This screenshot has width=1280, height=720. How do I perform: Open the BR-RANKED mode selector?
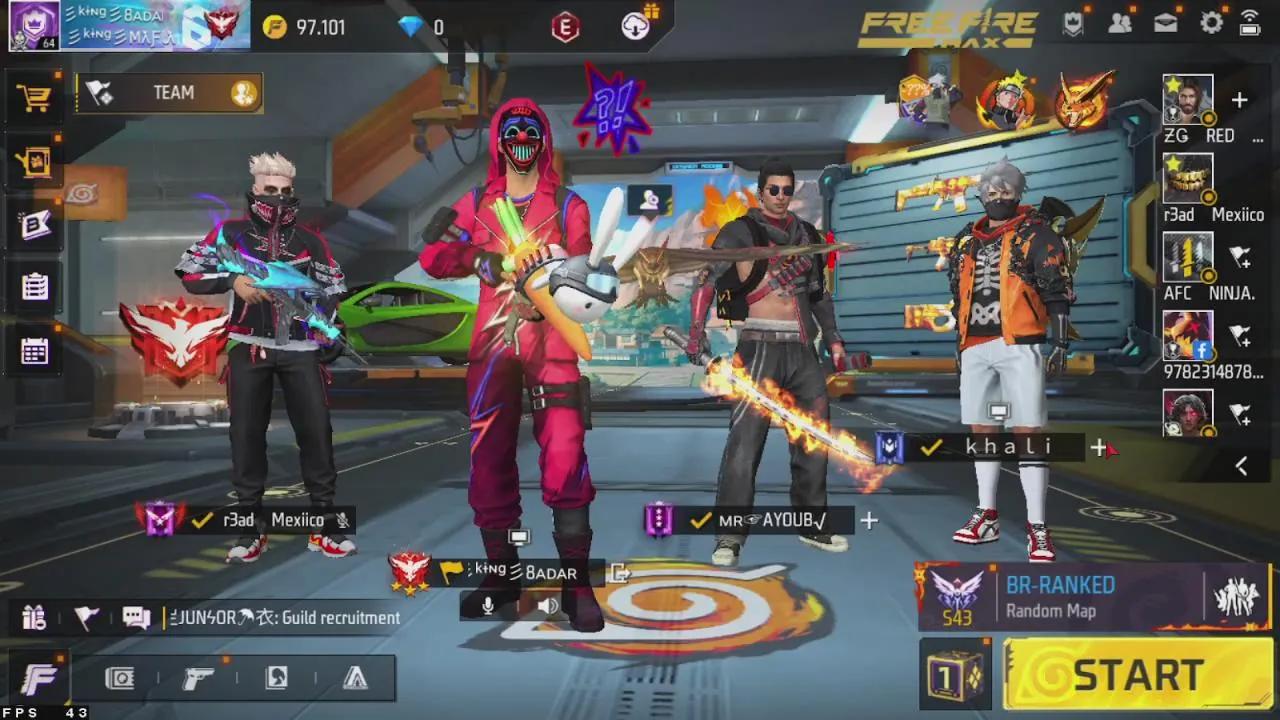point(1060,597)
